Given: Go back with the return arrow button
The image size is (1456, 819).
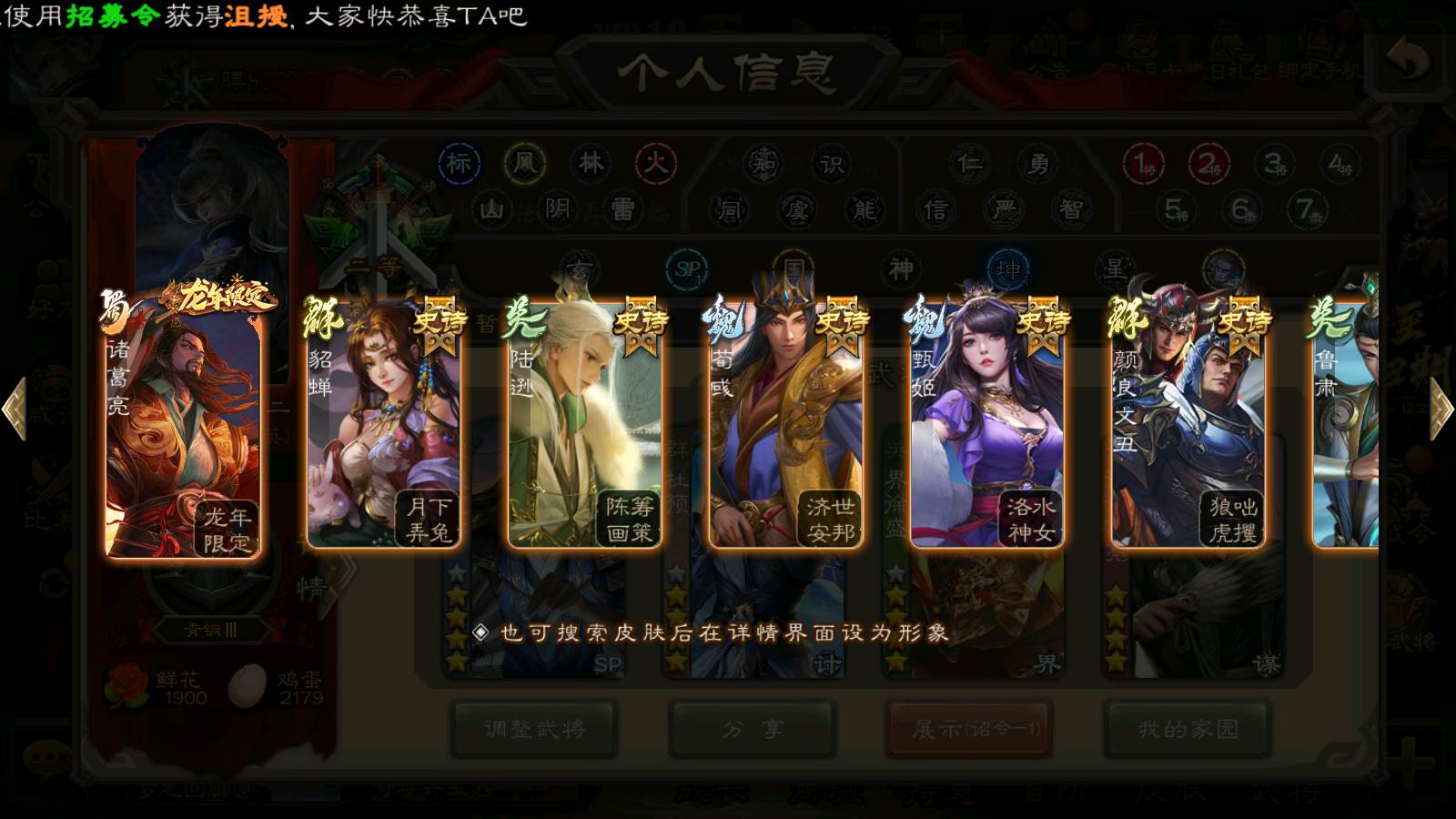Looking at the screenshot, I should 1407,60.
